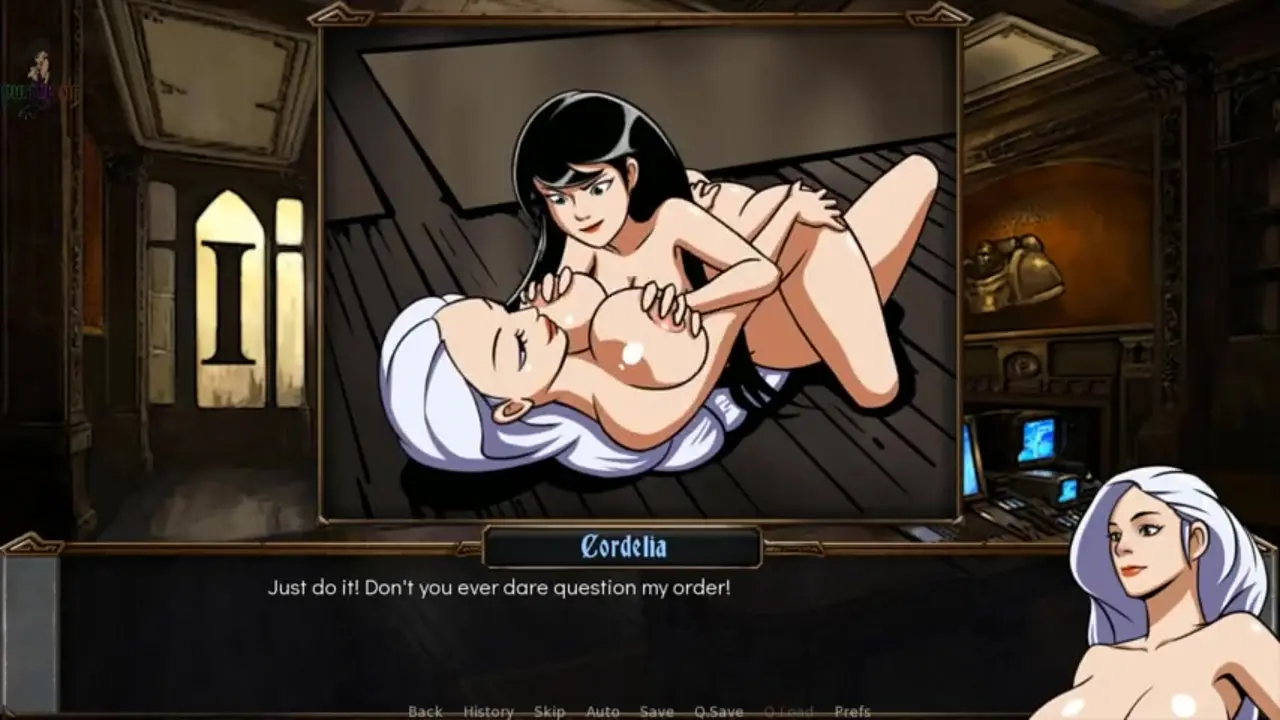Open the Save game menu

[656, 711]
